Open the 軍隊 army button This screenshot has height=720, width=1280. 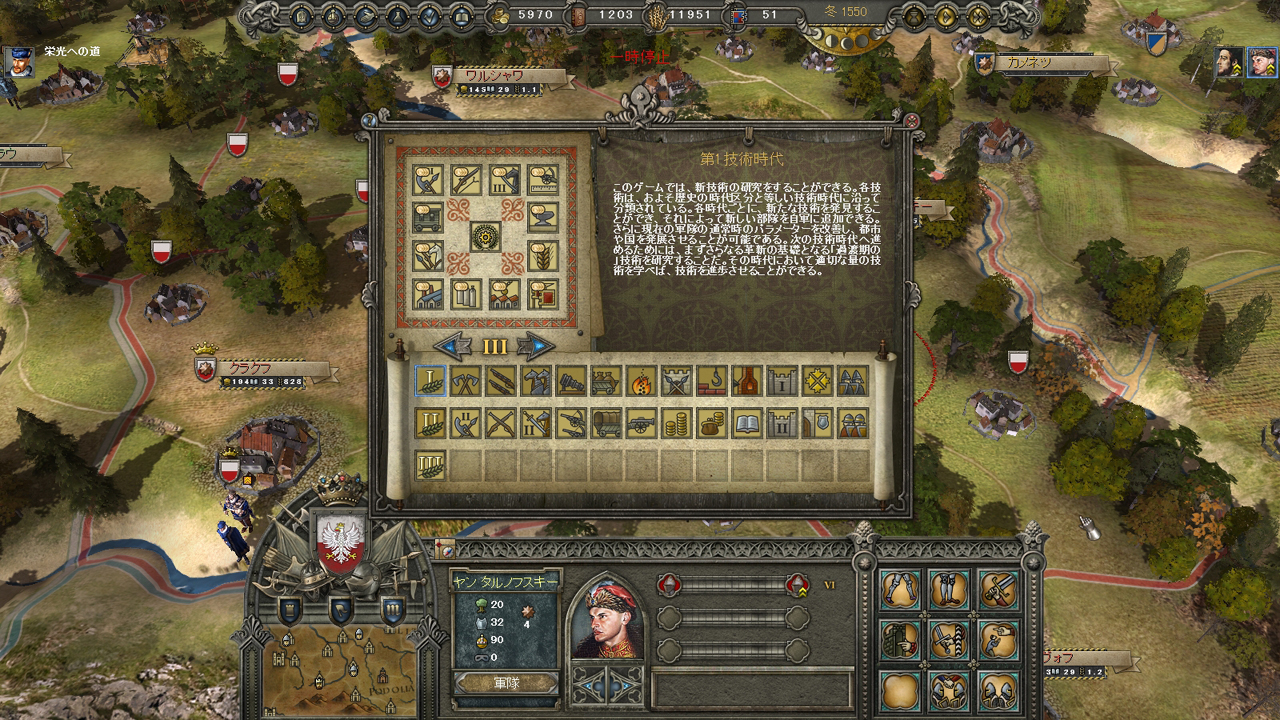click(506, 683)
